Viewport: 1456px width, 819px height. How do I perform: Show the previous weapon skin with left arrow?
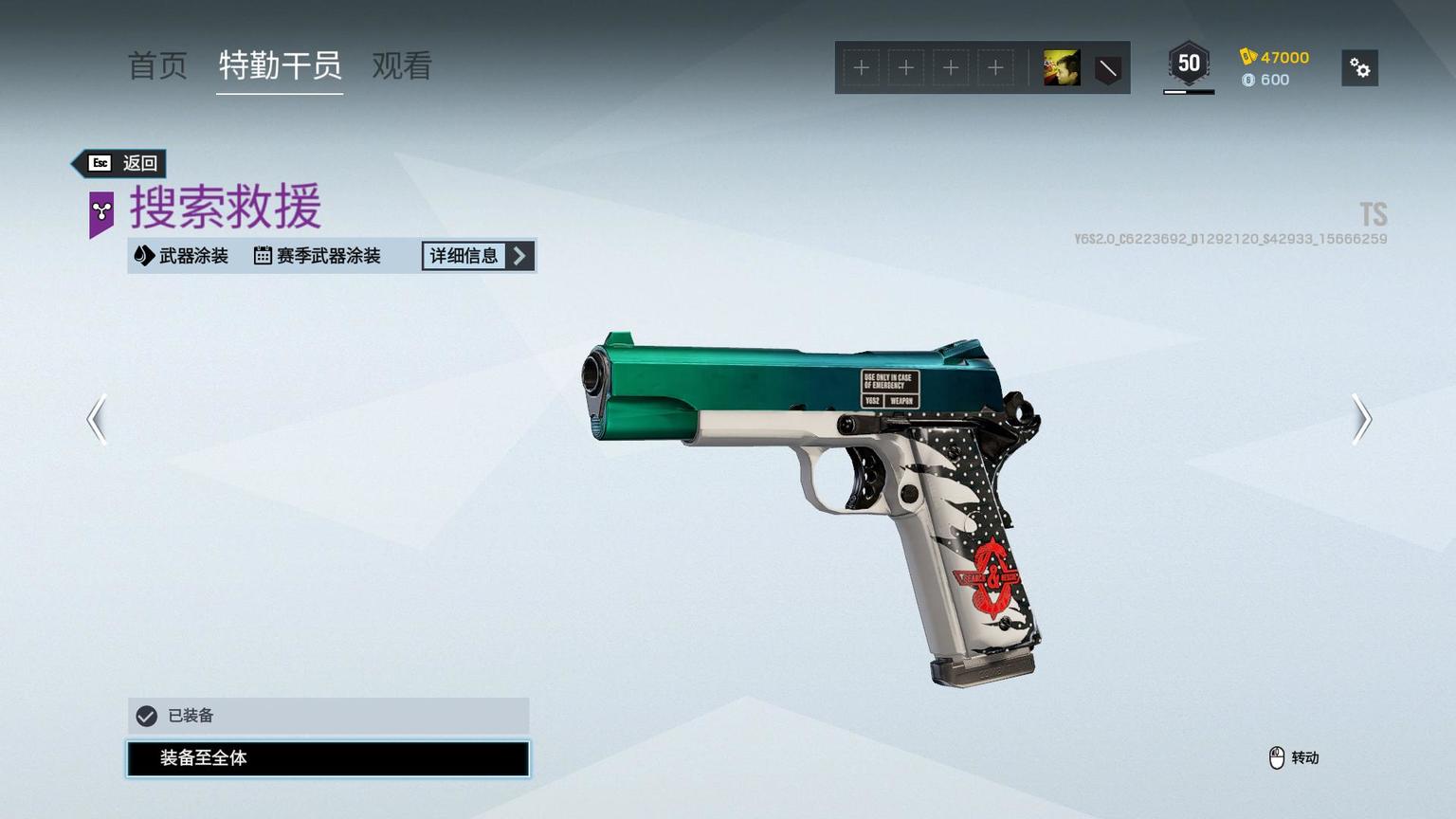(x=97, y=419)
